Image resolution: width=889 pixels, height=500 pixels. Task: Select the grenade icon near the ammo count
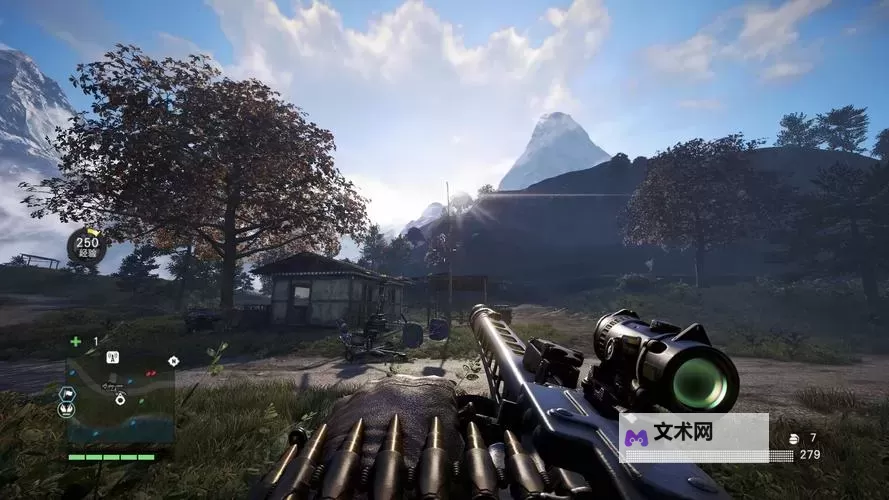coord(794,438)
